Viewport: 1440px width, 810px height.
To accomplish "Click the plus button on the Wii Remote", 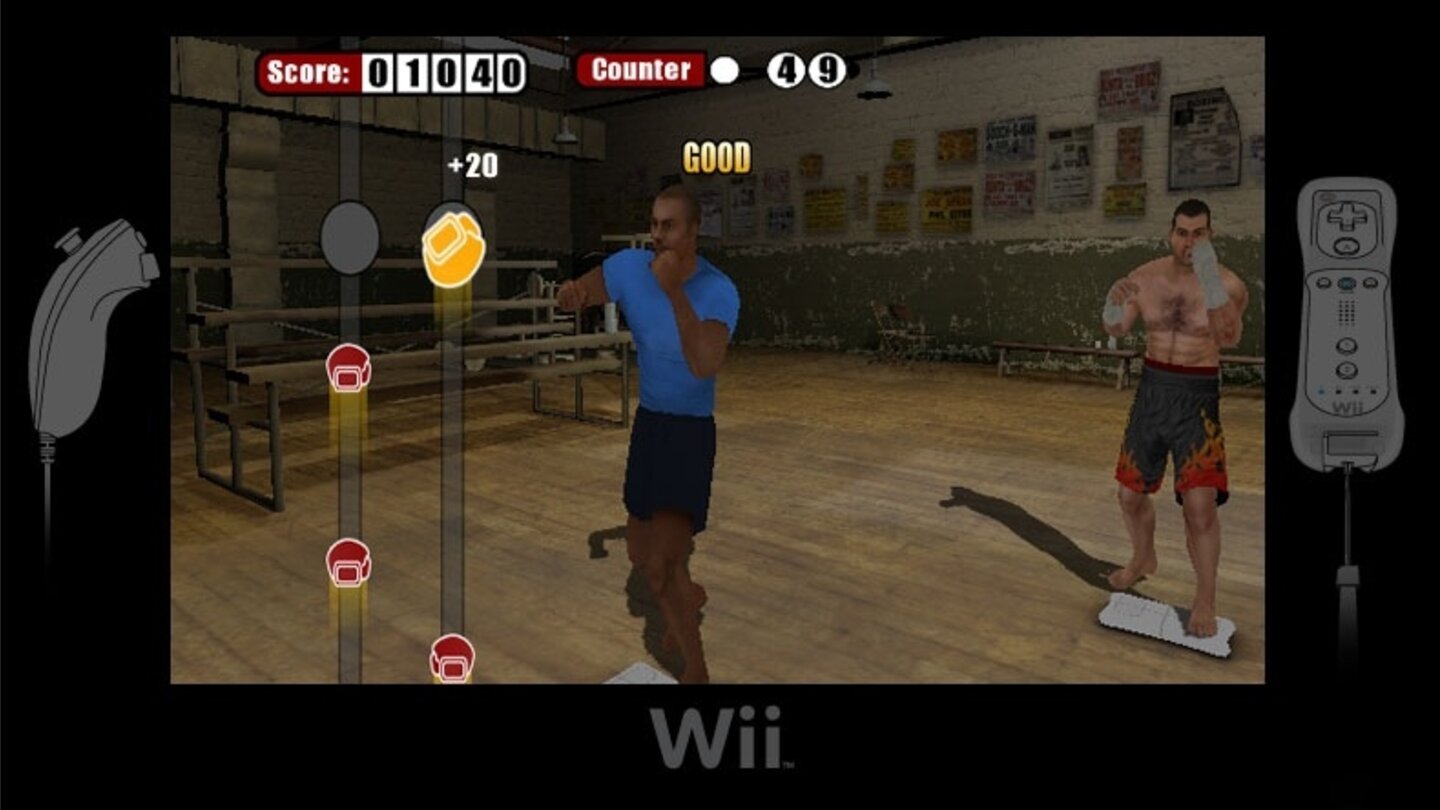I will pyautogui.click(x=1371, y=282).
